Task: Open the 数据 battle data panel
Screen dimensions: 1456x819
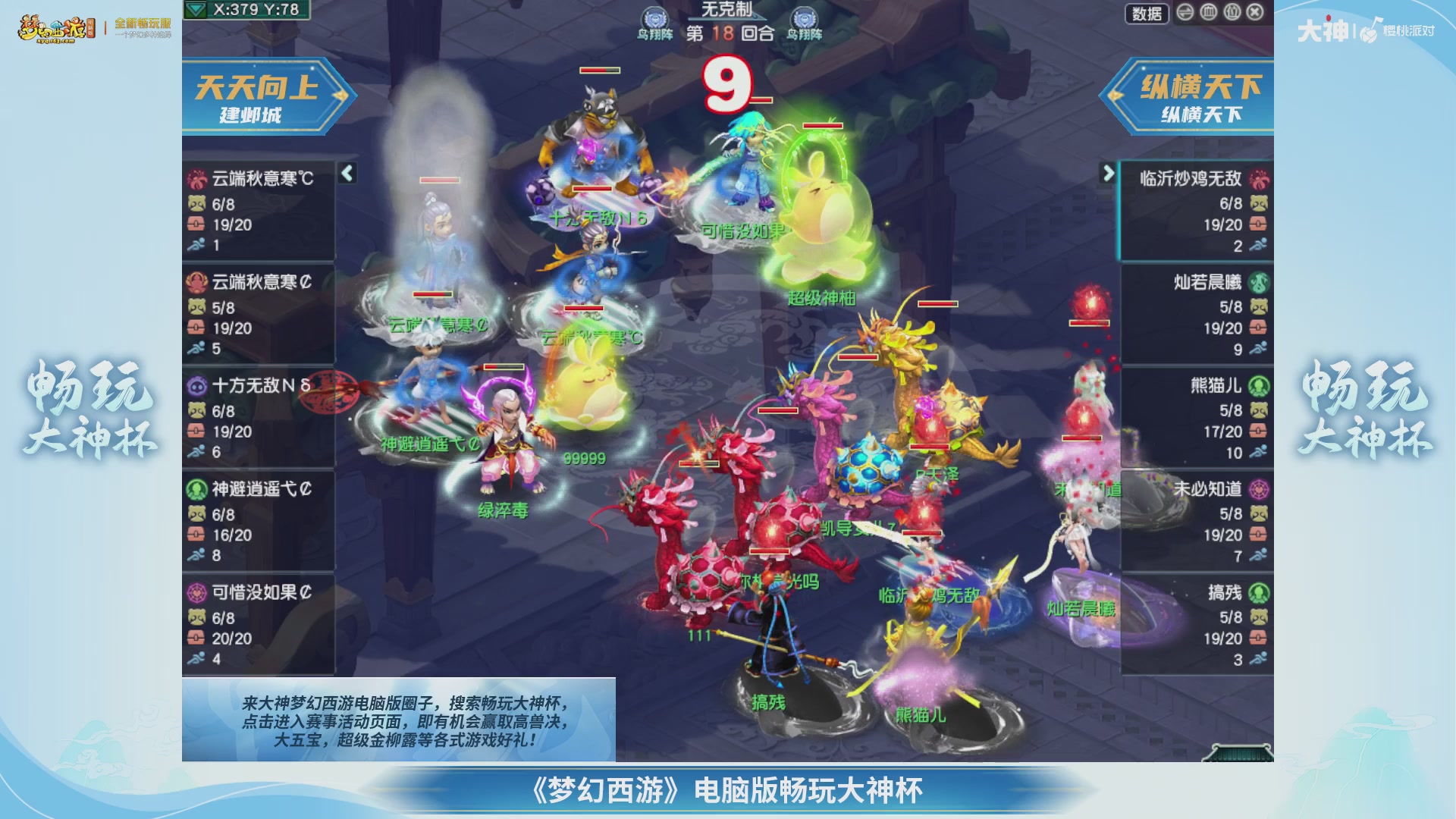Action: 1147,13
